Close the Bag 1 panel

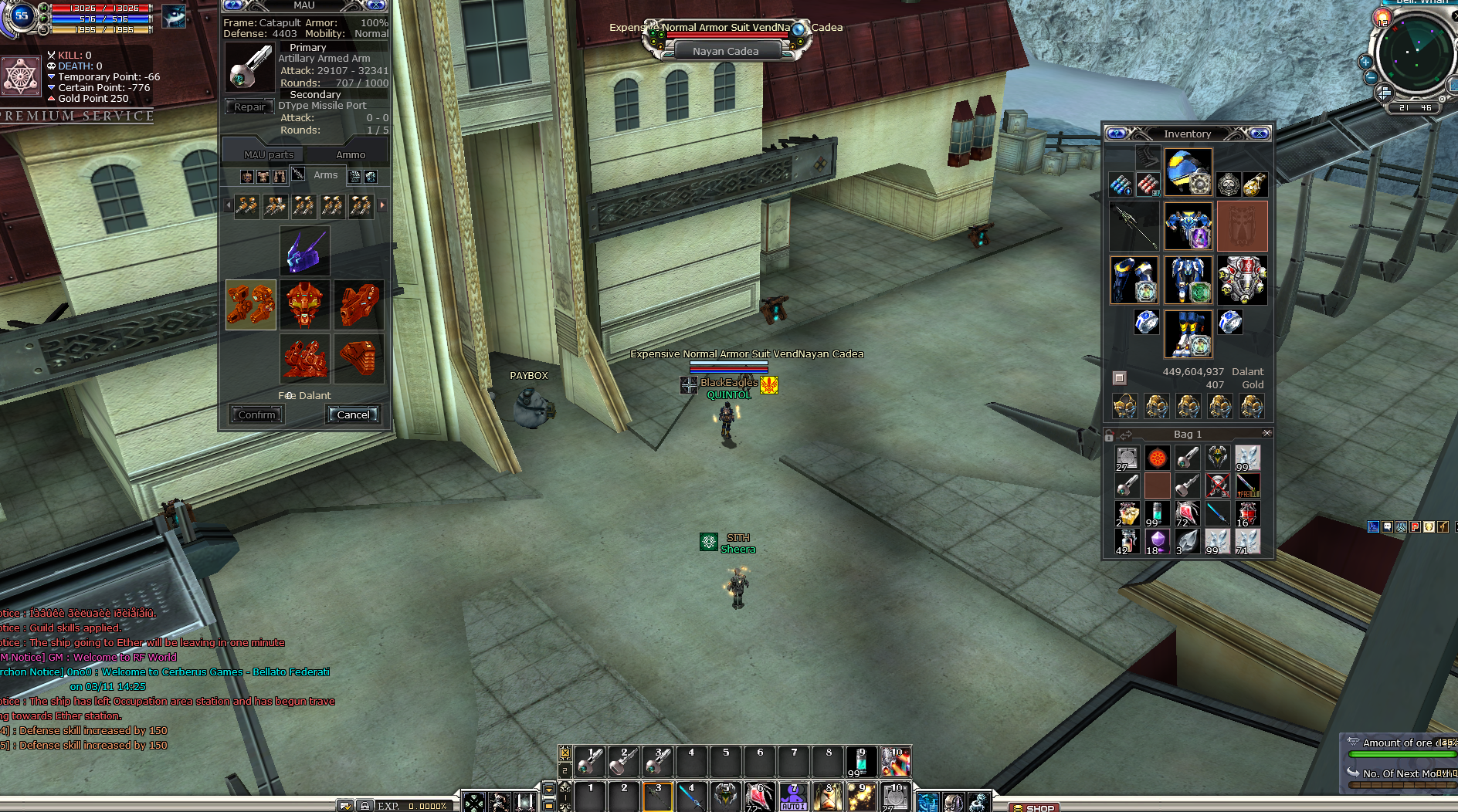click(1266, 434)
